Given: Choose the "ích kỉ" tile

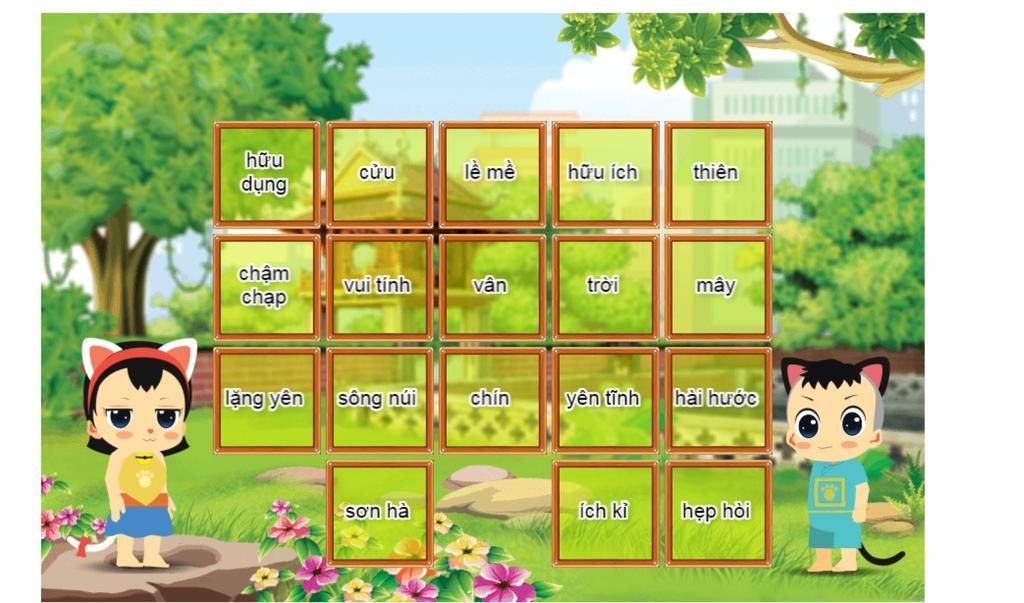Looking at the screenshot, I should (x=605, y=513).
